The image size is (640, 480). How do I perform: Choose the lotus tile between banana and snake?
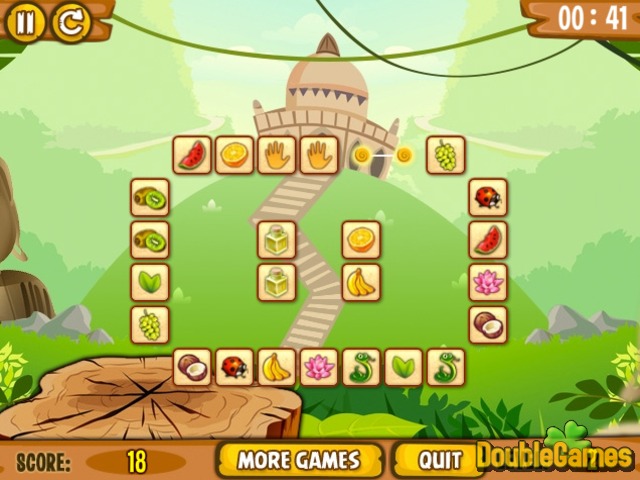tap(319, 367)
